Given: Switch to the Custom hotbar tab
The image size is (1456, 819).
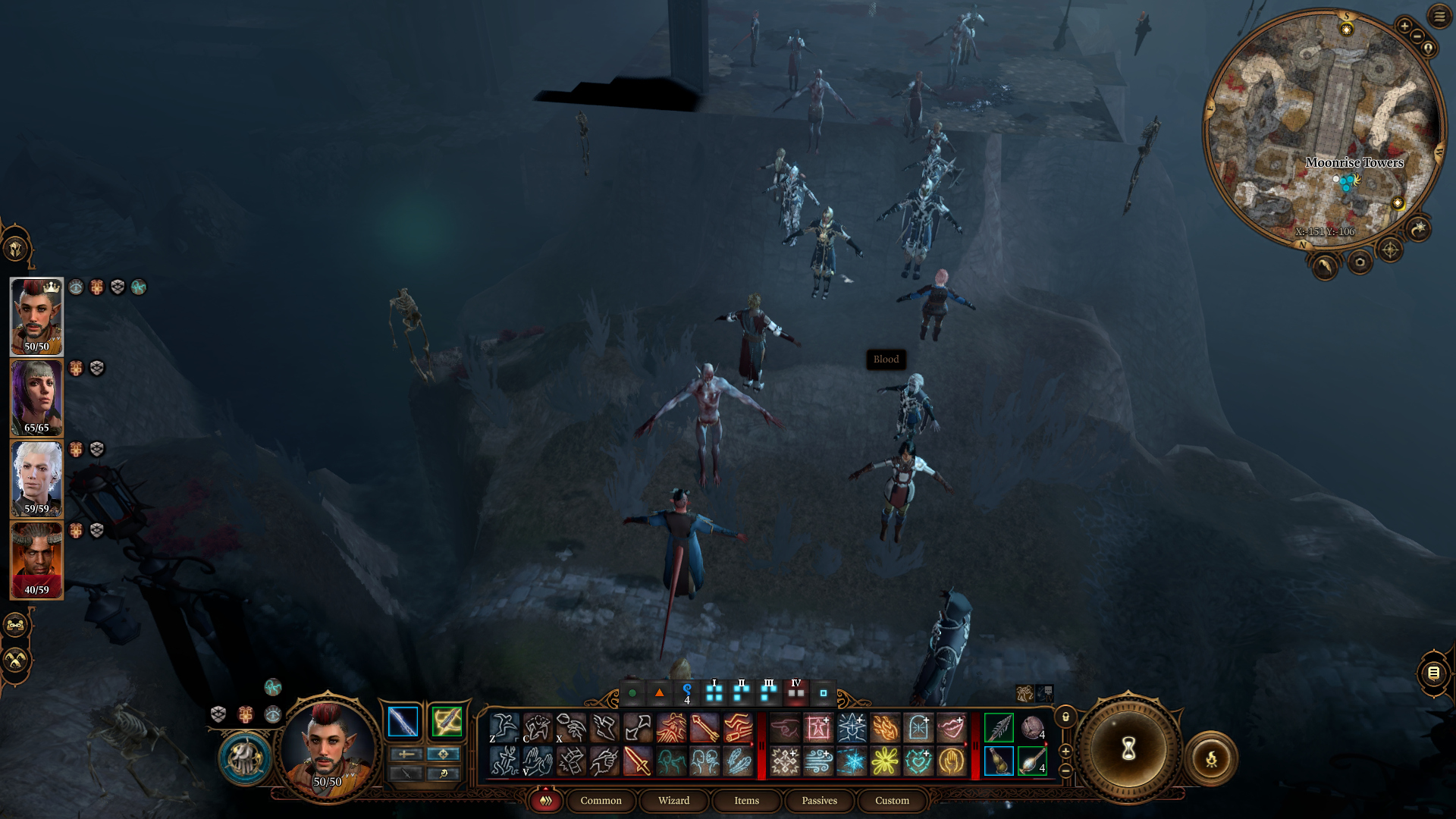Looking at the screenshot, I should pyautogui.click(x=892, y=801).
